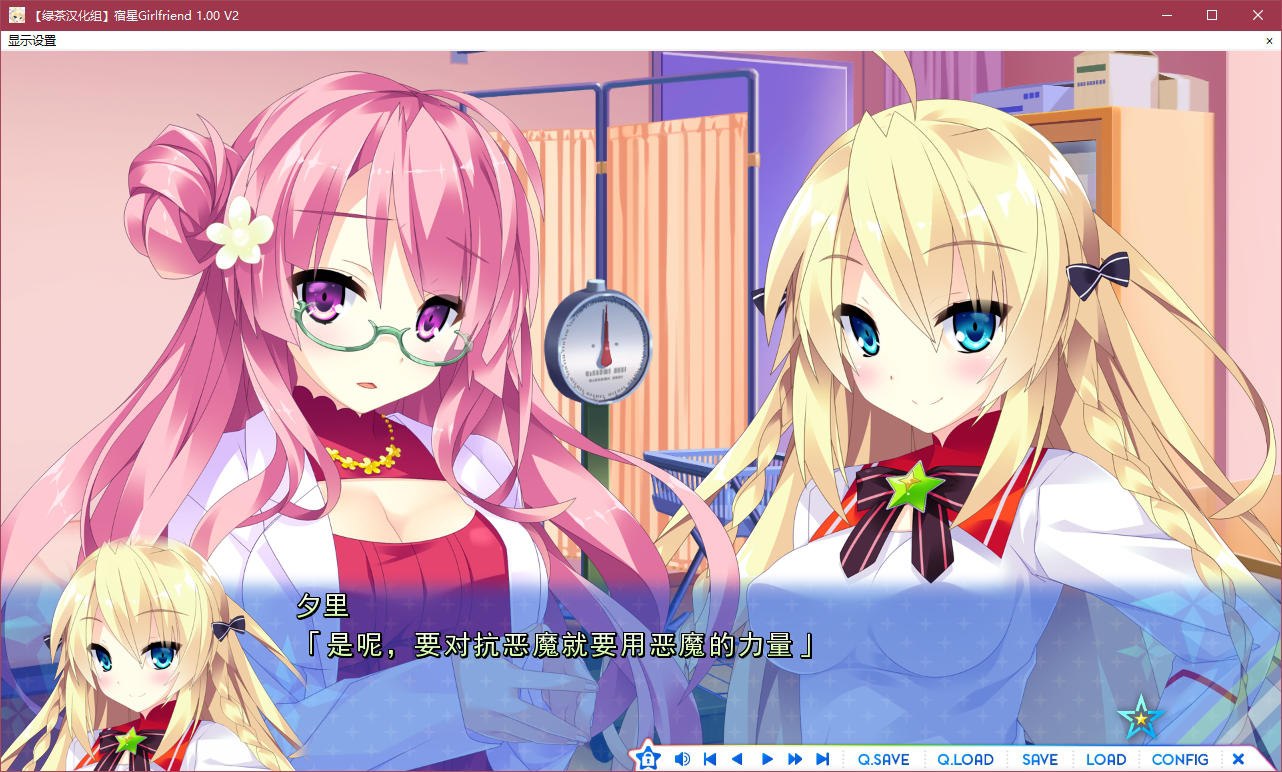Screen dimensions: 1282x772
Task: Hide the message window using the X icon
Action: click(1238, 758)
